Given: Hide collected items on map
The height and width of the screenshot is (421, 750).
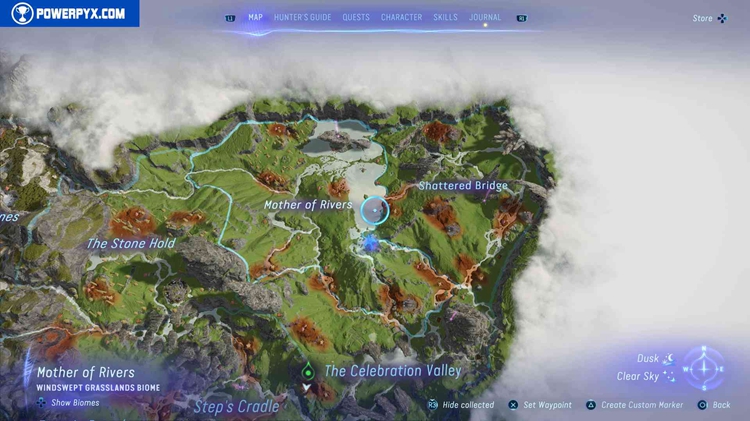Looking at the screenshot, I should [461, 405].
